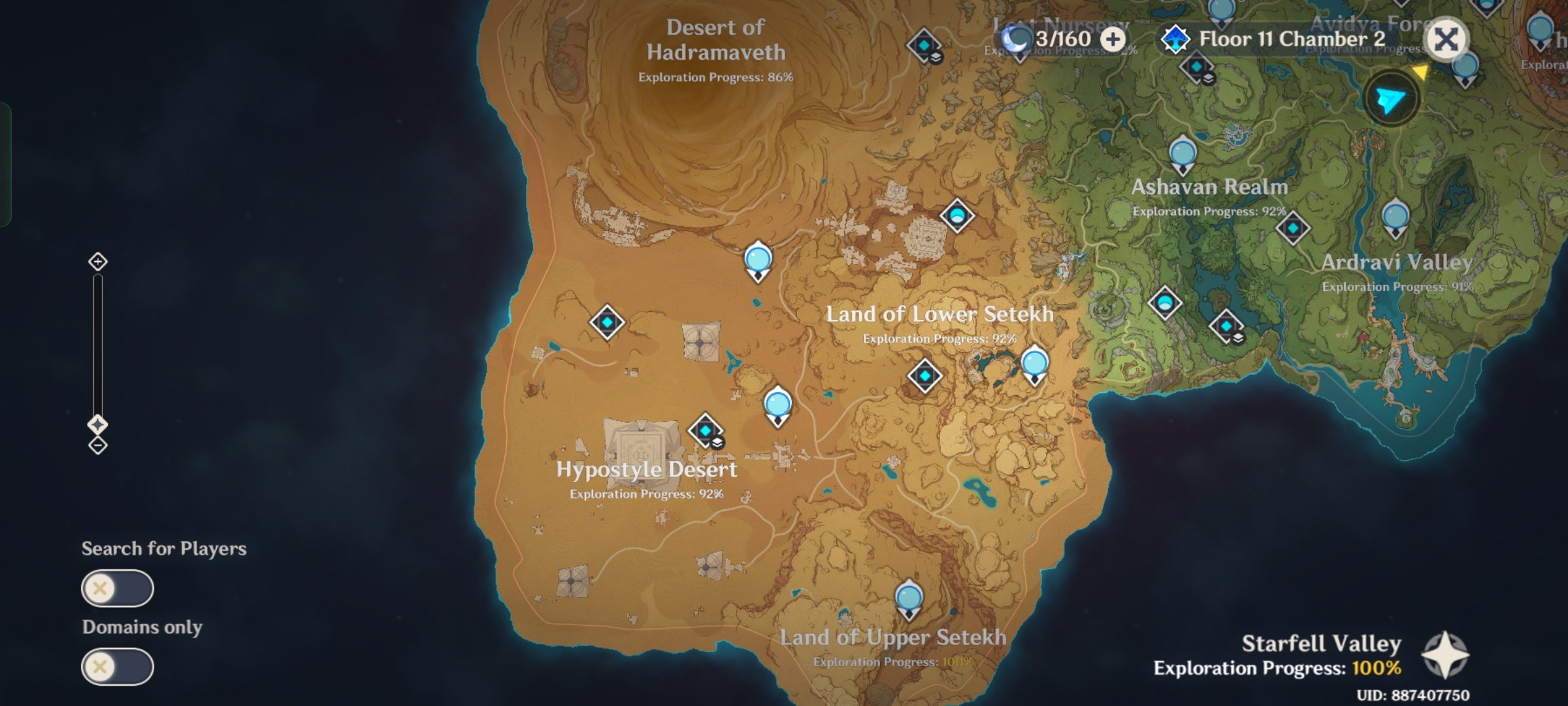1568x706 pixels.
Task: Click the teleport waypoint west of Hypostyle Desert
Action: tap(606, 322)
